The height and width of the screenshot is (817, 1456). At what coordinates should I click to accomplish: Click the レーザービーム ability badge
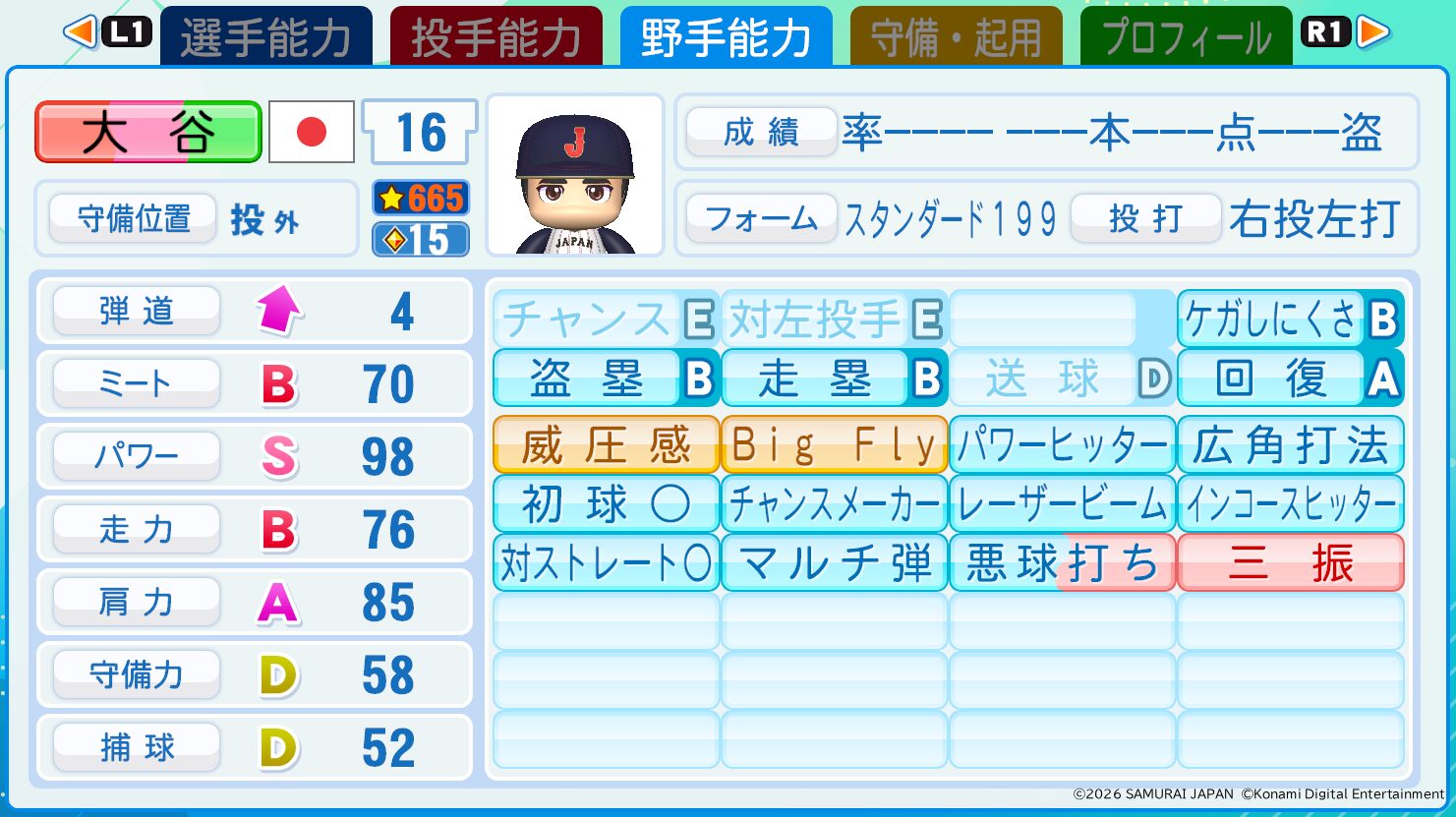[x=1062, y=503]
